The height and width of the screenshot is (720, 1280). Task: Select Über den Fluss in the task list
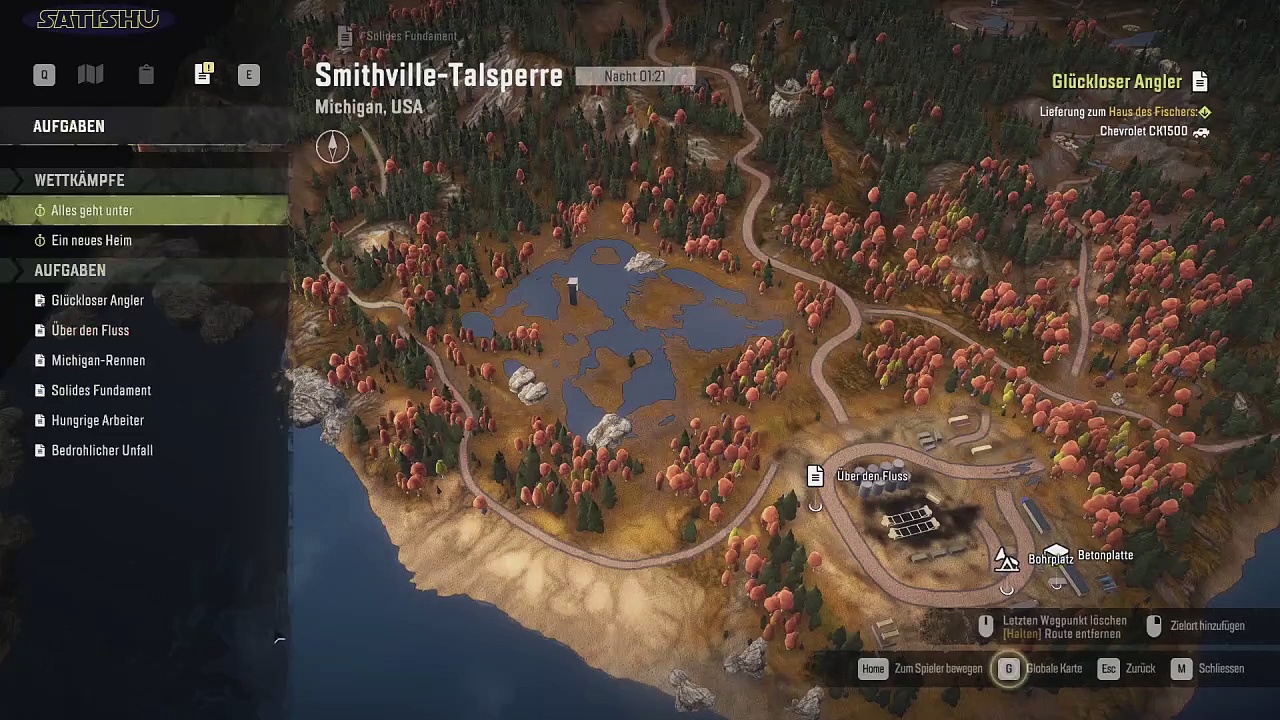pos(90,331)
